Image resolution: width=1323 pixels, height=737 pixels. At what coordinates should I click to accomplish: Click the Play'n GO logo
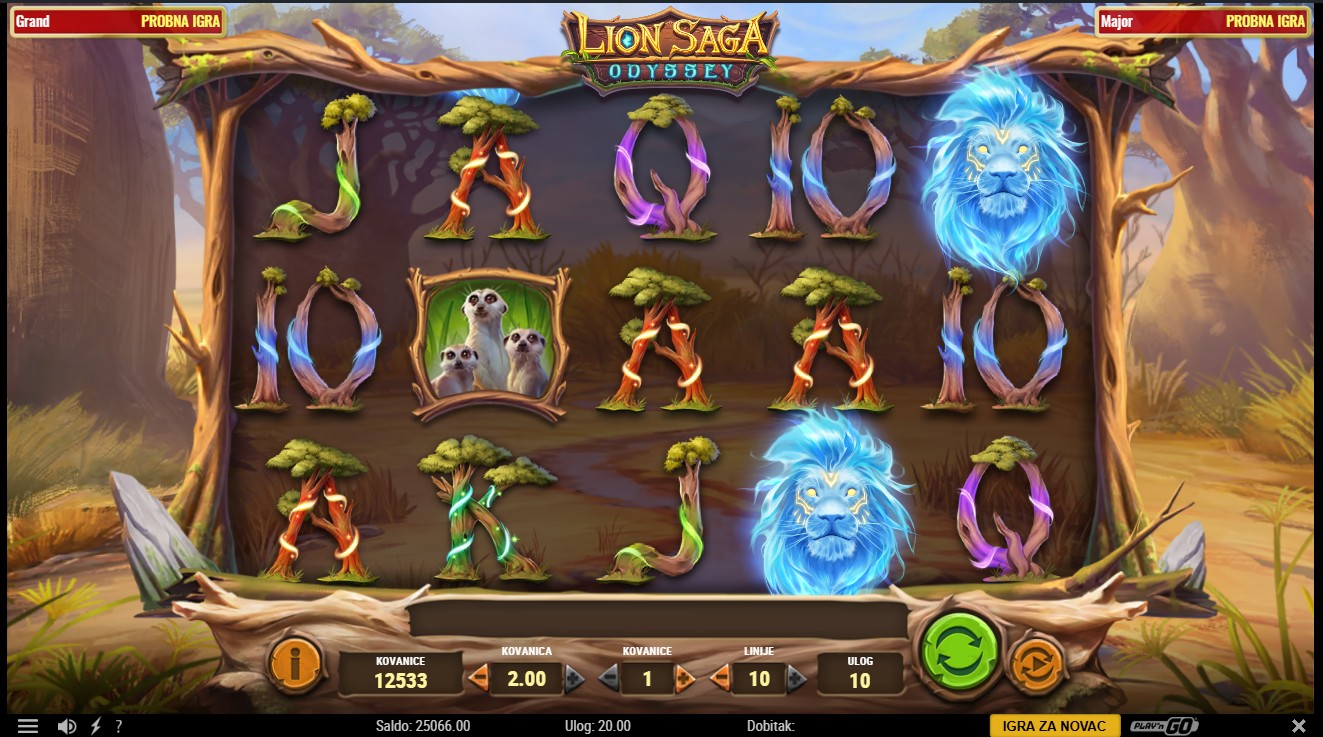coord(1164,726)
